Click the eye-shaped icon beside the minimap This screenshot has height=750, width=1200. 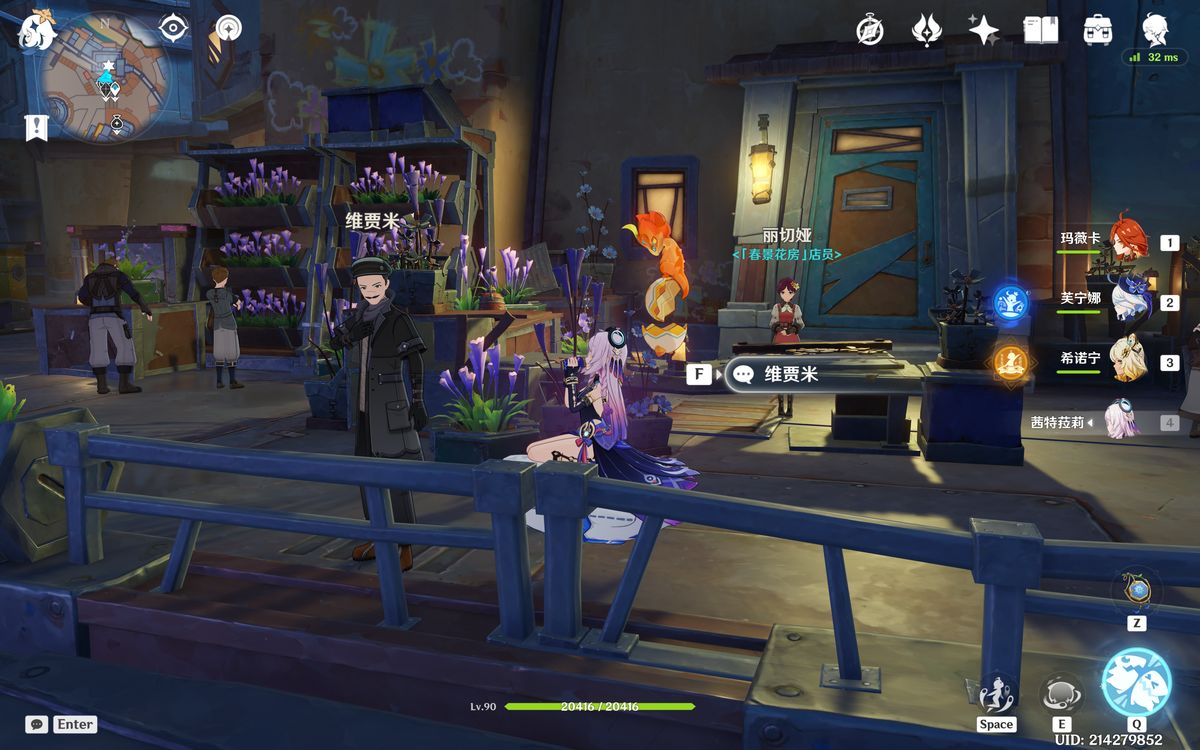click(x=174, y=28)
